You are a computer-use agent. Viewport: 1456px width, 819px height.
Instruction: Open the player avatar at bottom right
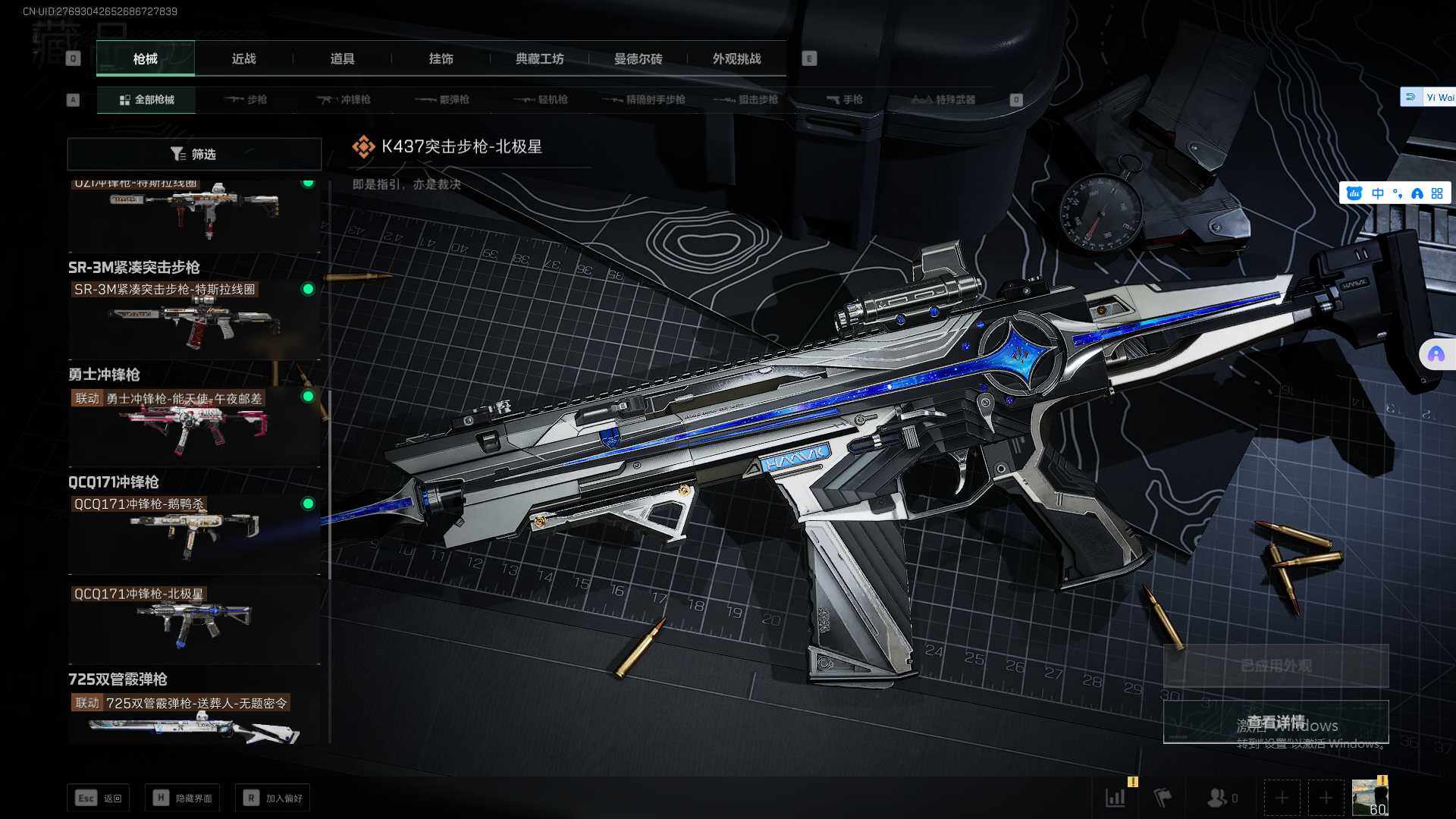point(1369,798)
